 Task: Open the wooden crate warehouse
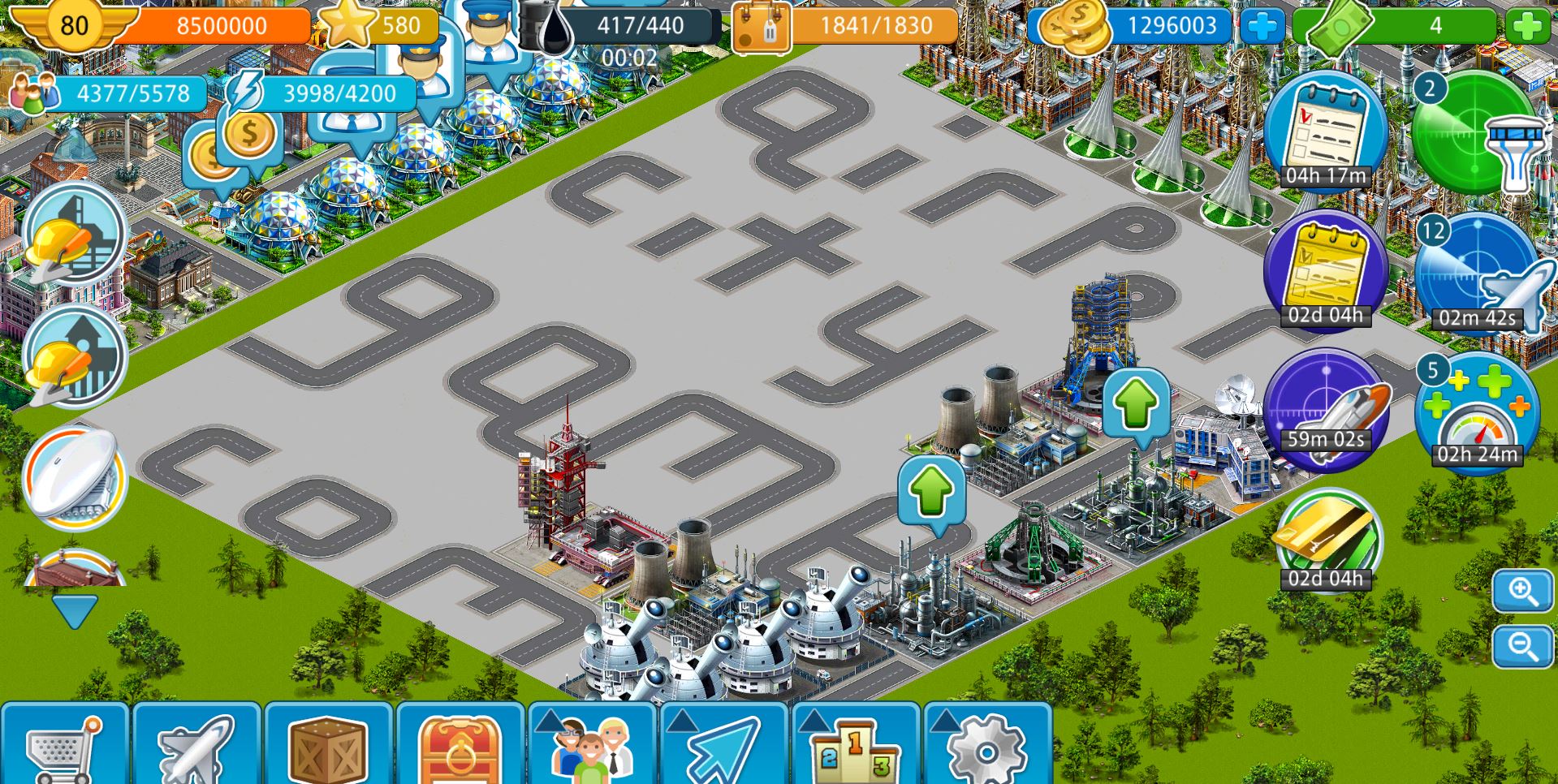(328, 745)
